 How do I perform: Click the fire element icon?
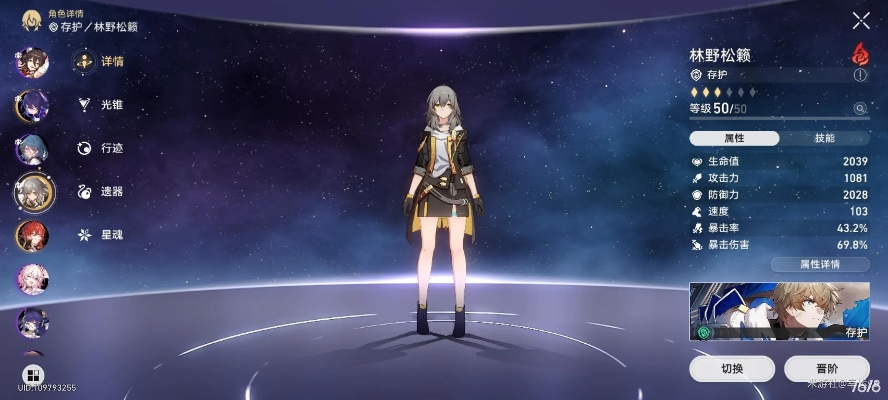pyautogui.click(x=859, y=53)
